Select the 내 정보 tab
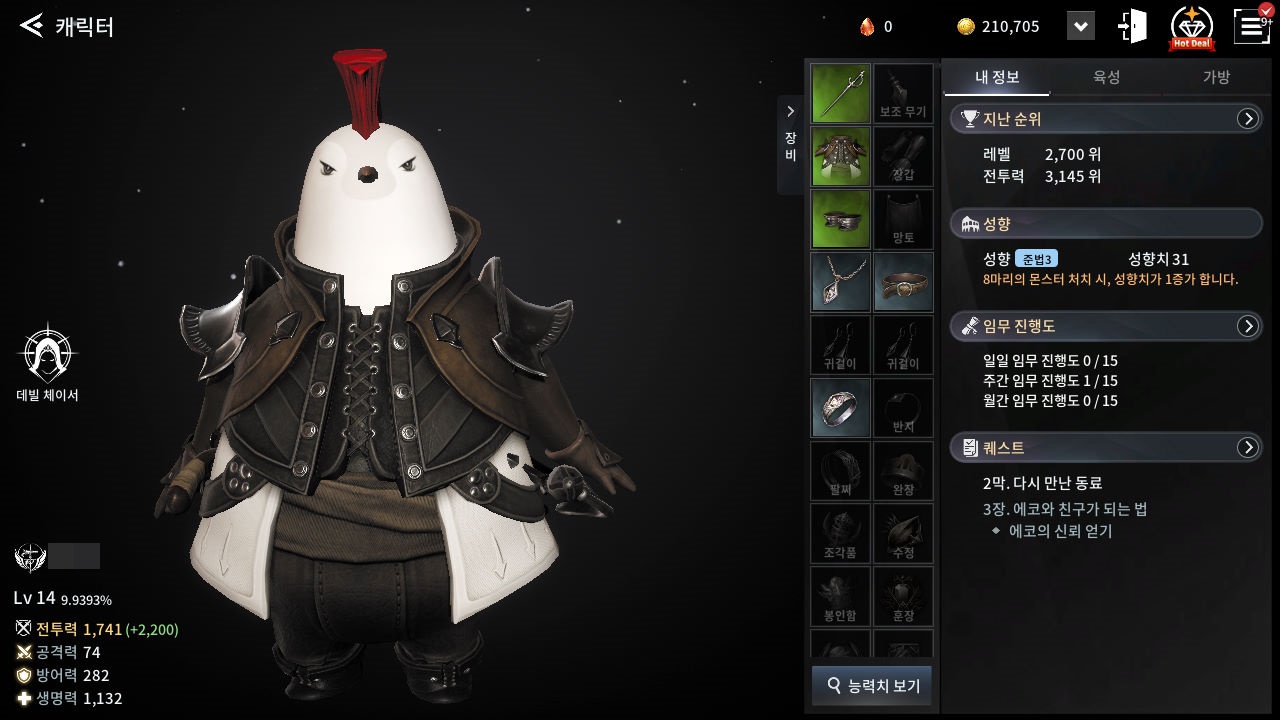1280x720 pixels. click(996, 77)
